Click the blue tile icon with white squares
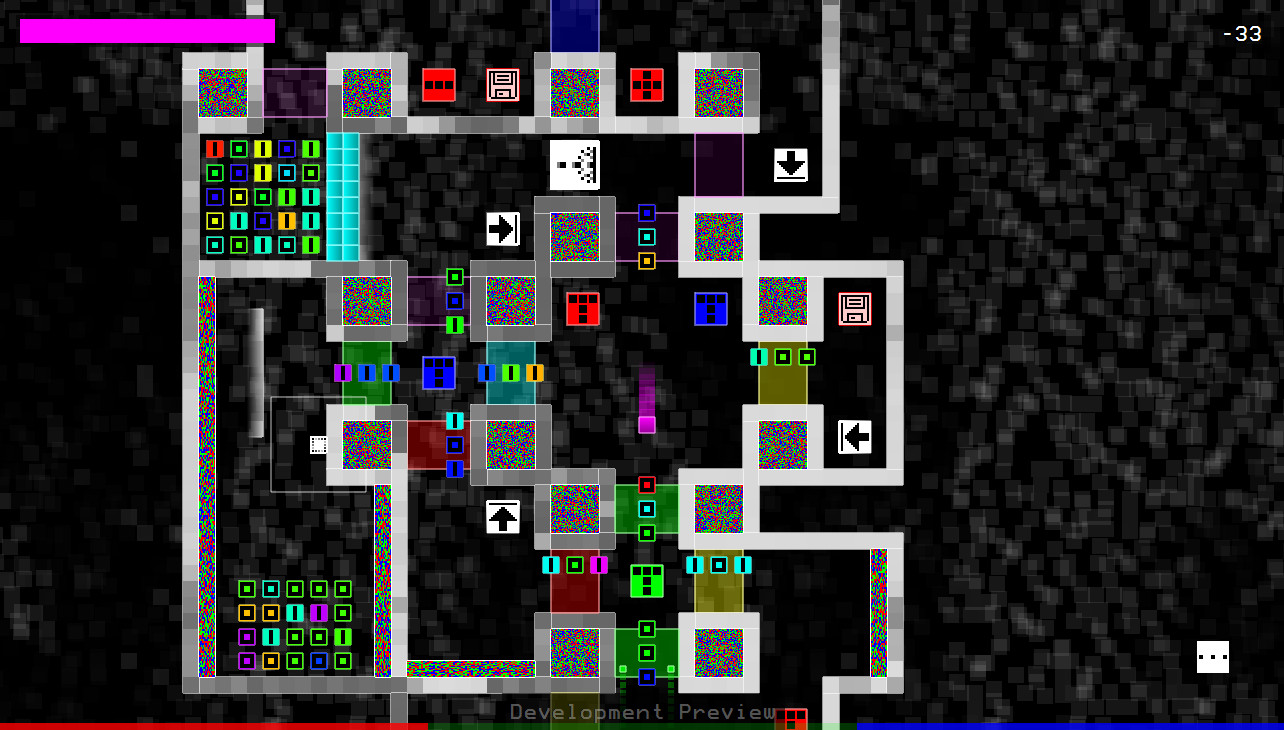The width and height of the screenshot is (1284, 730). pyautogui.click(x=709, y=309)
